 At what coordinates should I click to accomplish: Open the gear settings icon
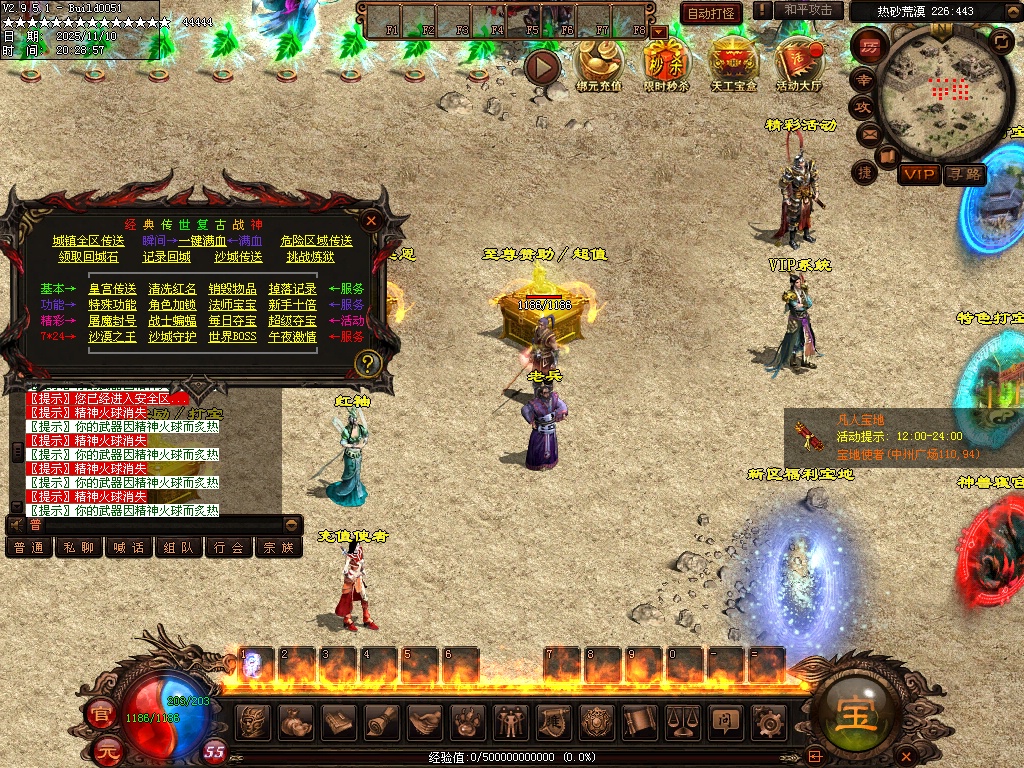(x=768, y=720)
